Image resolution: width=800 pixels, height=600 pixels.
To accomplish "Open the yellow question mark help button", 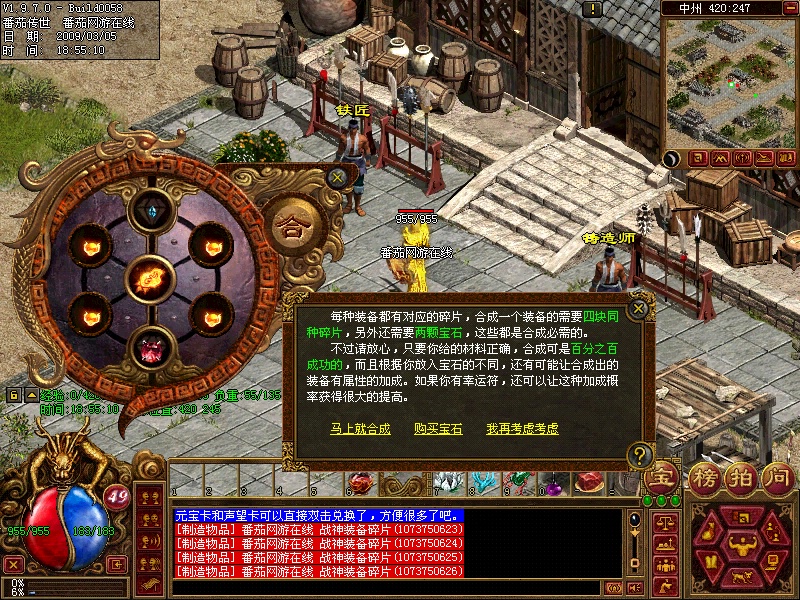I will point(640,456).
